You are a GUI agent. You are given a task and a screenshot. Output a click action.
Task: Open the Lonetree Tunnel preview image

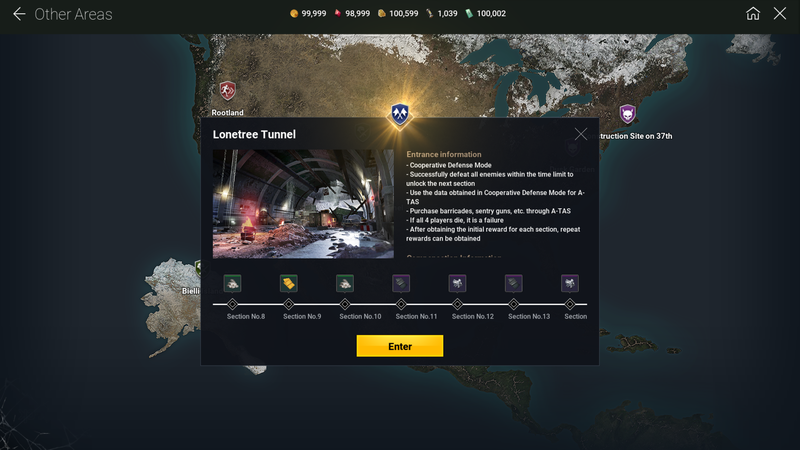[x=303, y=204]
